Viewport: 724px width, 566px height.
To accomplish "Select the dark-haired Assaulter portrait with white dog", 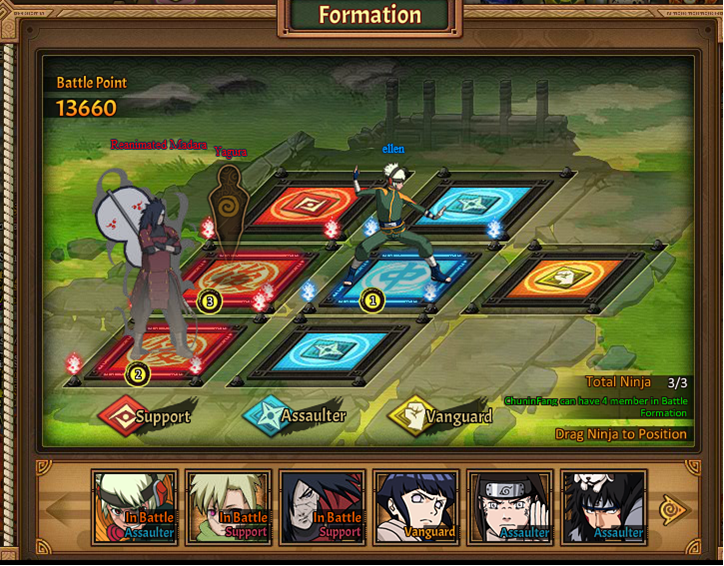I will [603, 508].
